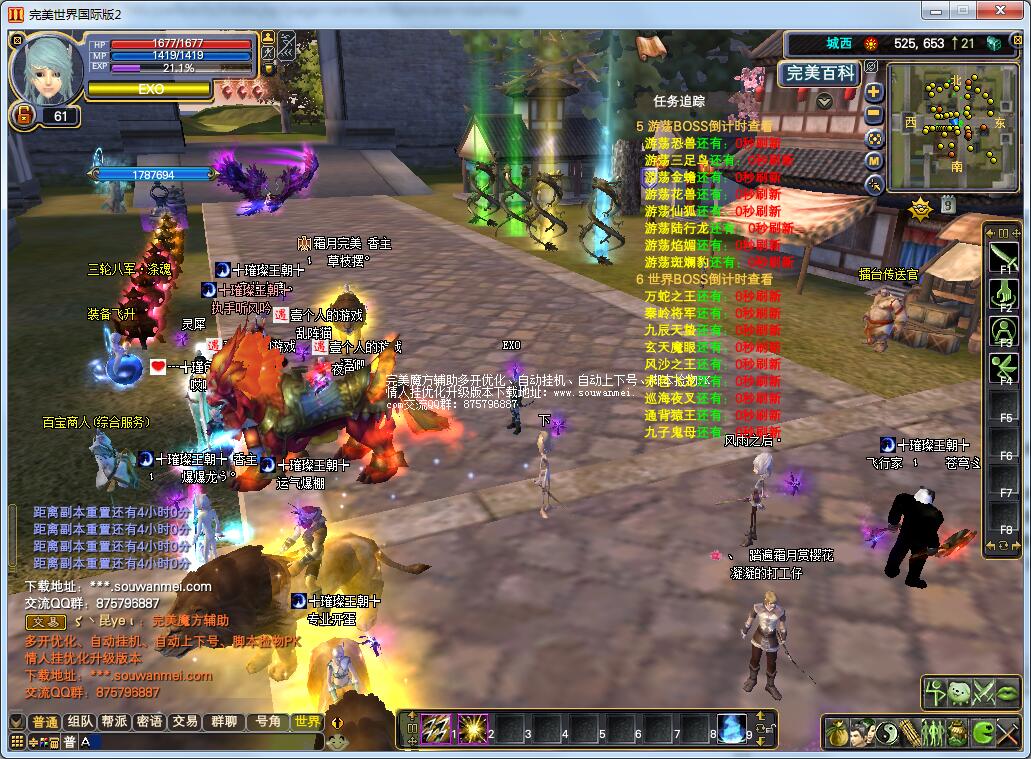Switch to the 普通 chat tab
This screenshot has width=1031, height=759.
(45, 722)
